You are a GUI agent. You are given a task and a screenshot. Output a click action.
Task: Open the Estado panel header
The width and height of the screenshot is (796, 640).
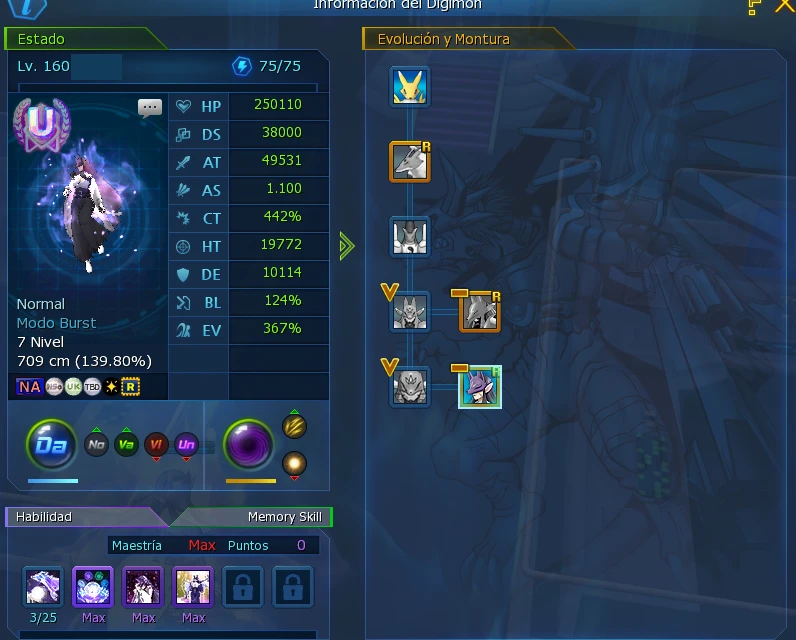(85, 39)
